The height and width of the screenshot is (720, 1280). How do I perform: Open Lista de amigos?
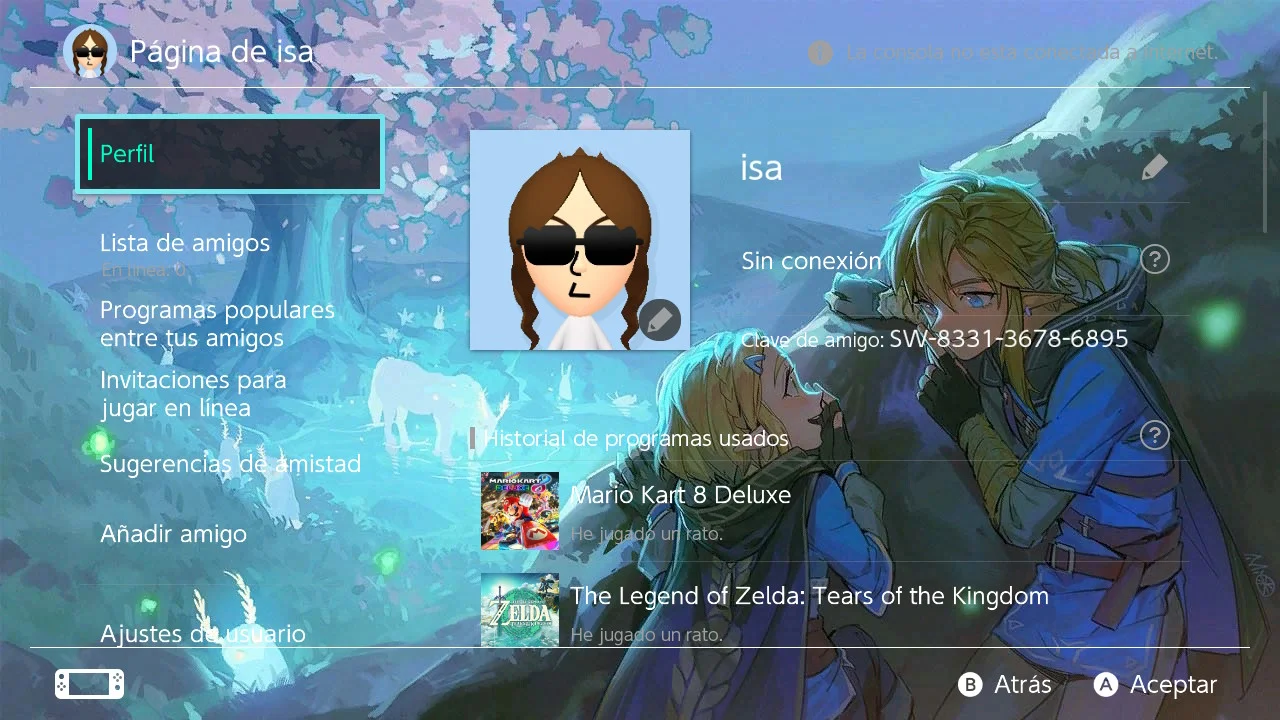[185, 243]
